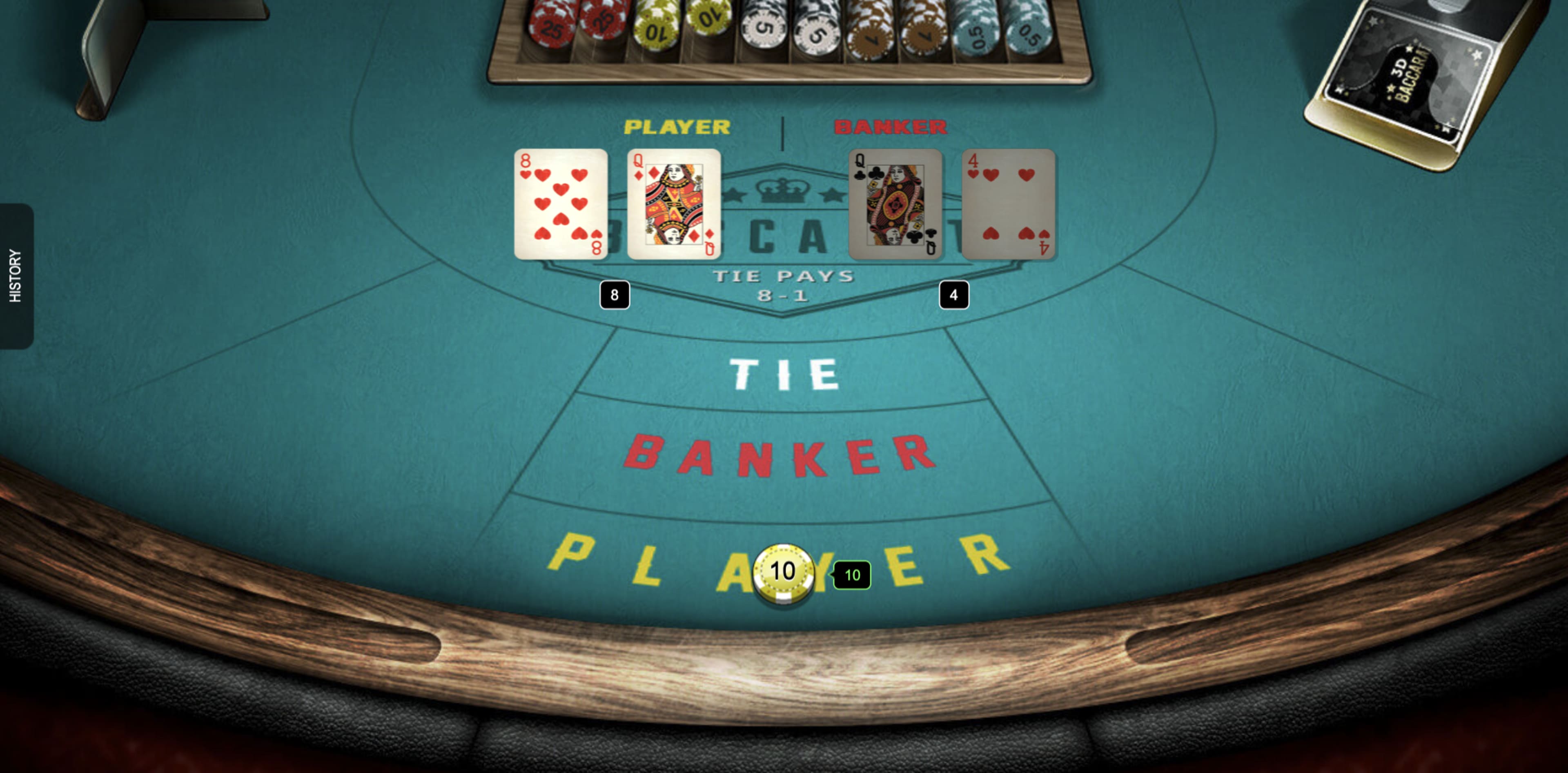Image resolution: width=1568 pixels, height=773 pixels.
Task: Select the brown 1 chip
Action: (869, 27)
